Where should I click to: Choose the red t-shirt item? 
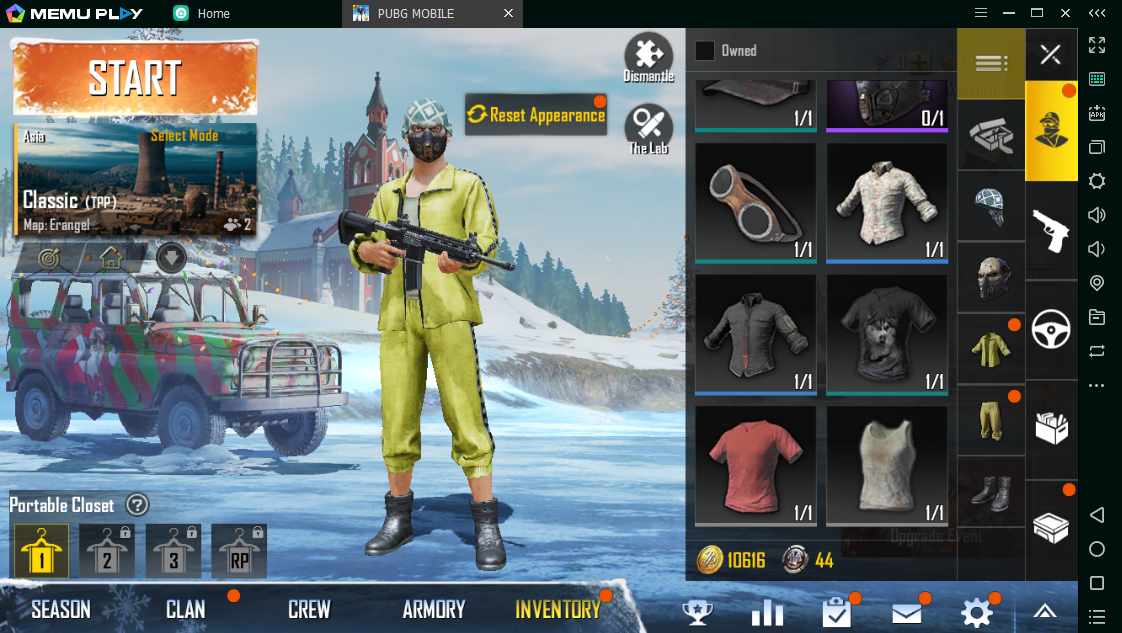pyautogui.click(x=755, y=465)
